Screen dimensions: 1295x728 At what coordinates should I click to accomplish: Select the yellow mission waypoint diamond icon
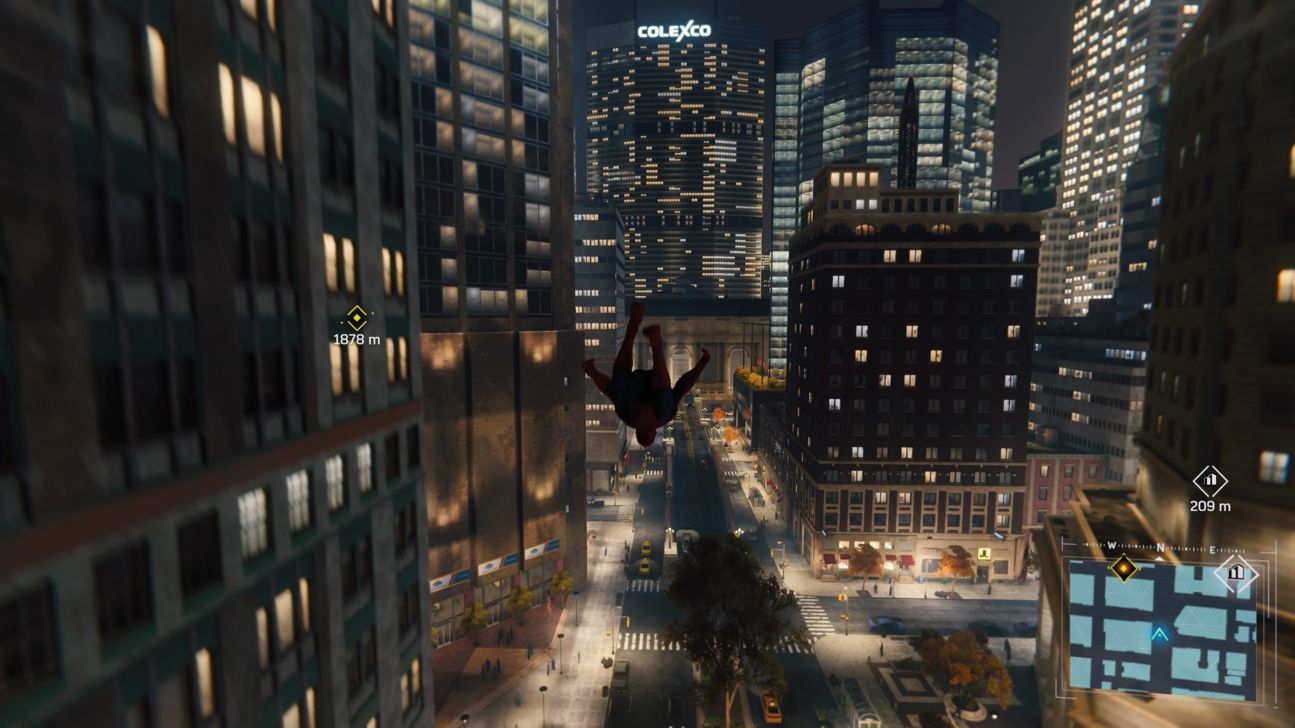coord(355,316)
